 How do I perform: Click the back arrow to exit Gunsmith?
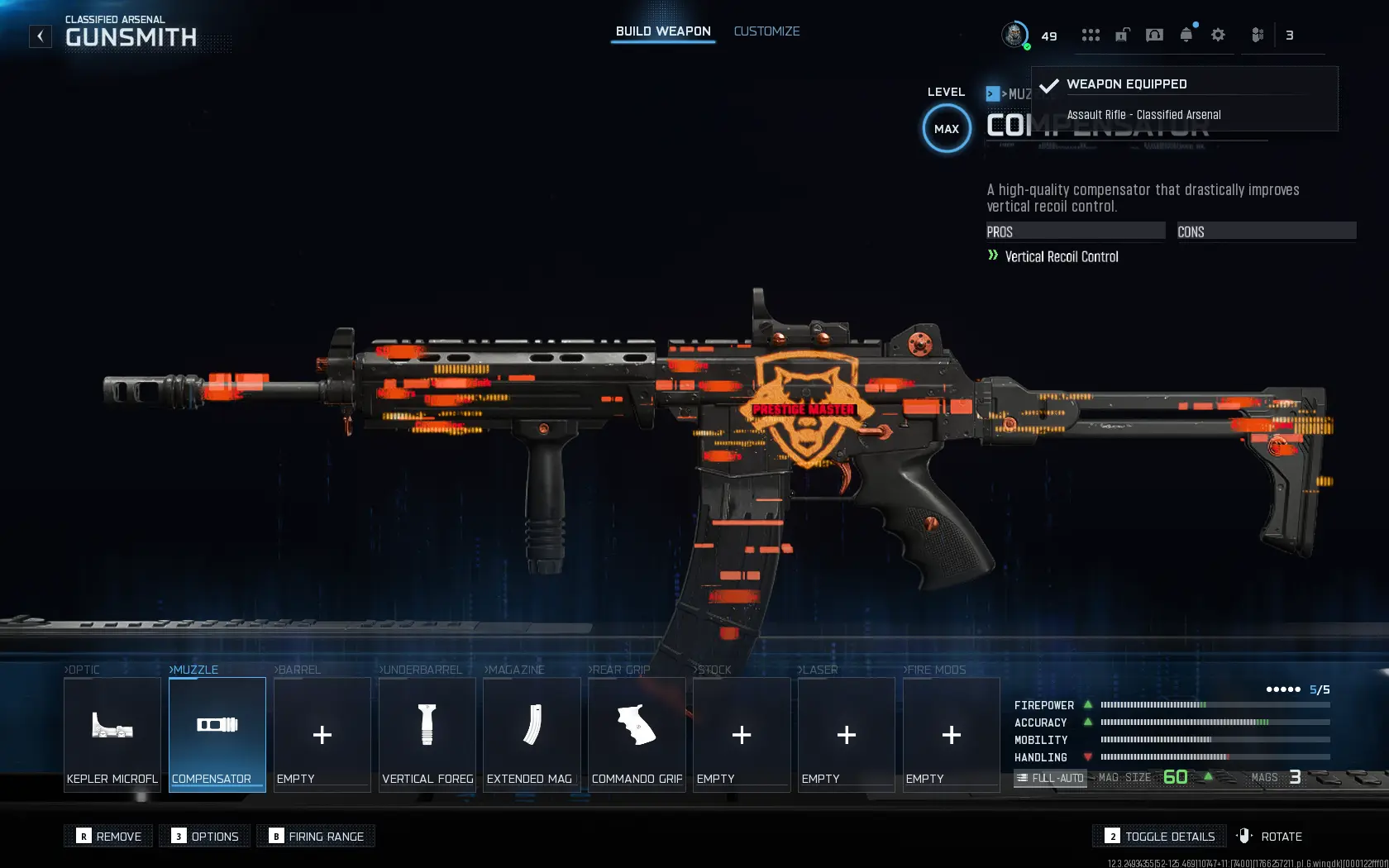40,36
